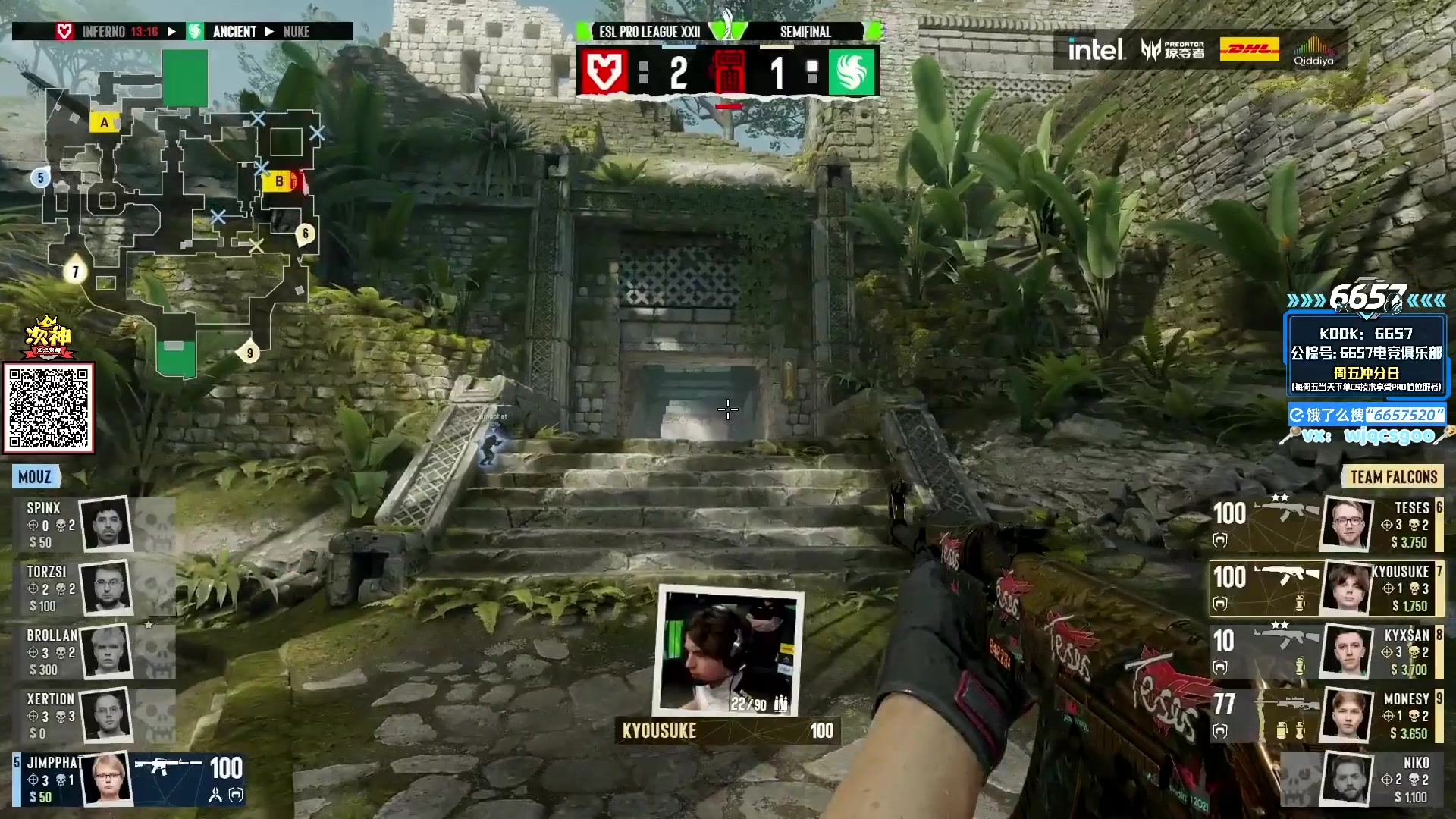Open the QR code overlay
Viewport: 1456px width, 819px height.
click(x=49, y=408)
